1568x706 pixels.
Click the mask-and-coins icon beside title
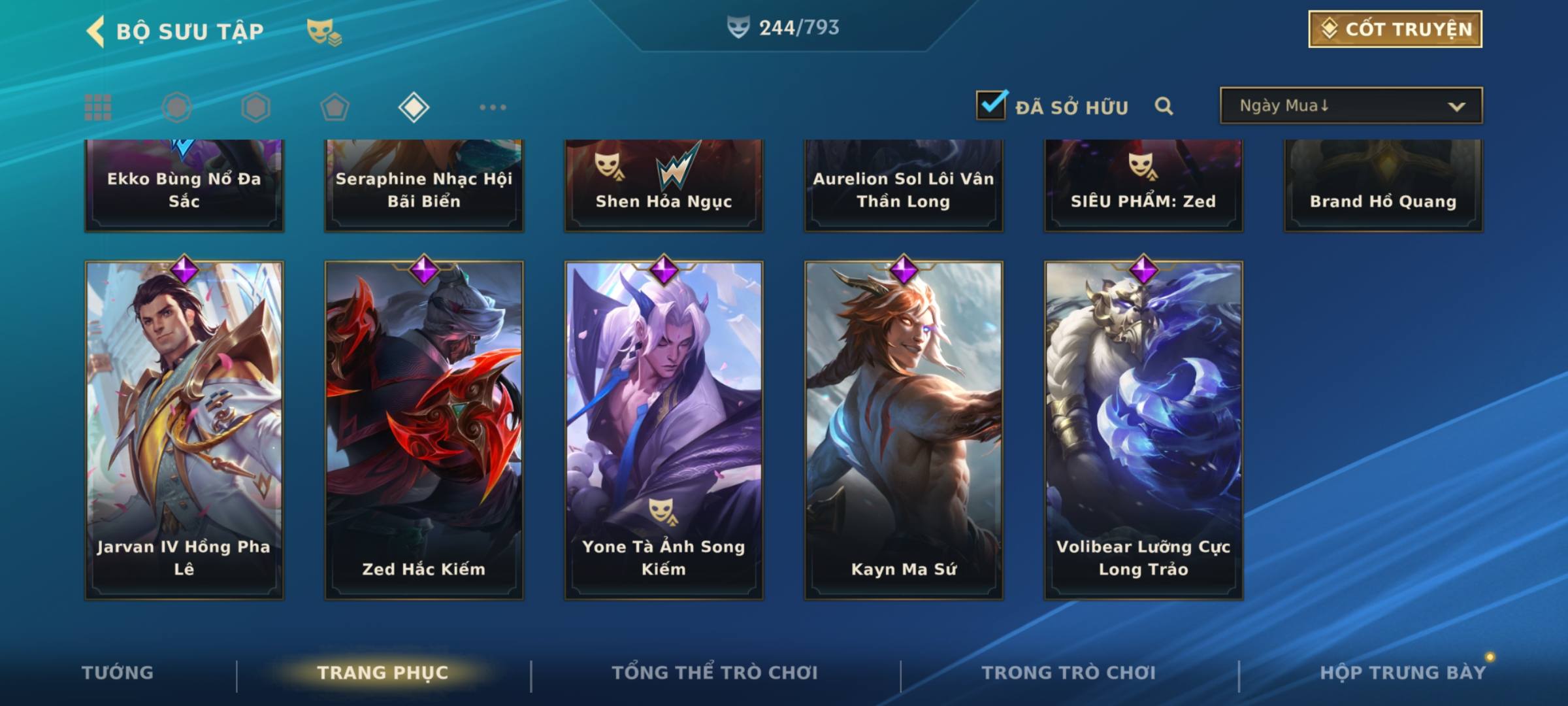323,31
